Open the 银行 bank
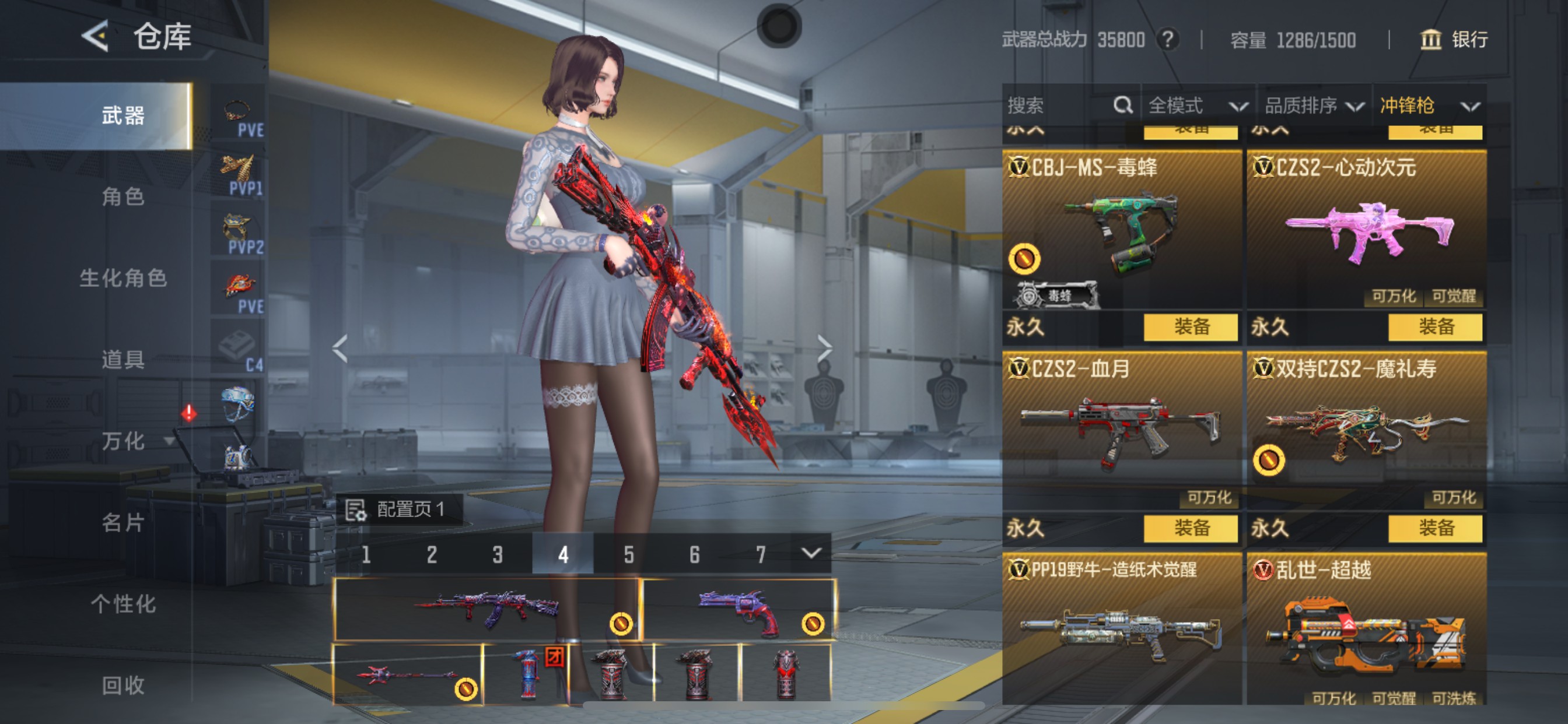Image resolution: width=1568 pixels, height=724 pixels. (1454, 40)
